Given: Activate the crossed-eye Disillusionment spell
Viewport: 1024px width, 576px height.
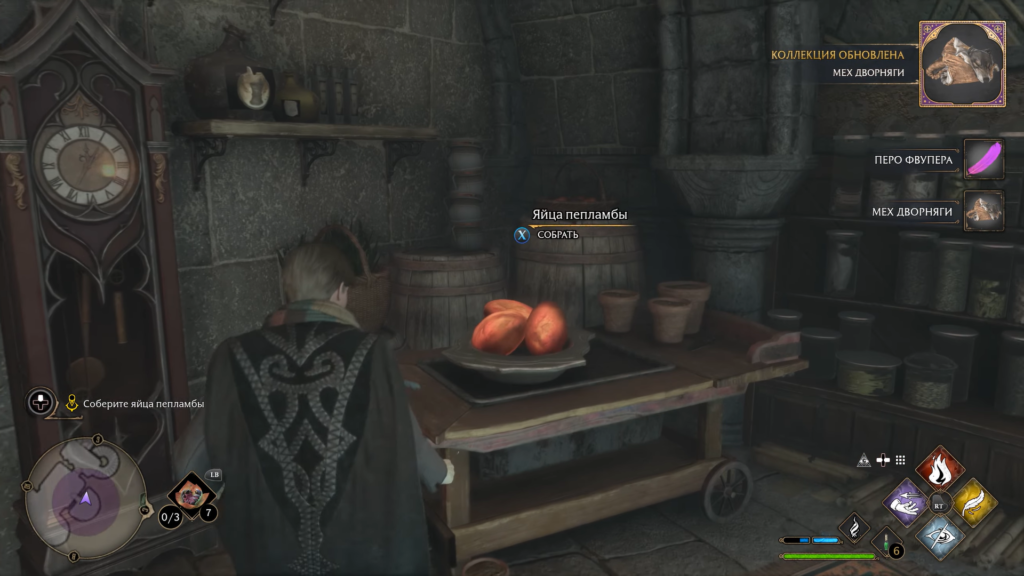Looking at the screenshot, I should coord(940,532).
